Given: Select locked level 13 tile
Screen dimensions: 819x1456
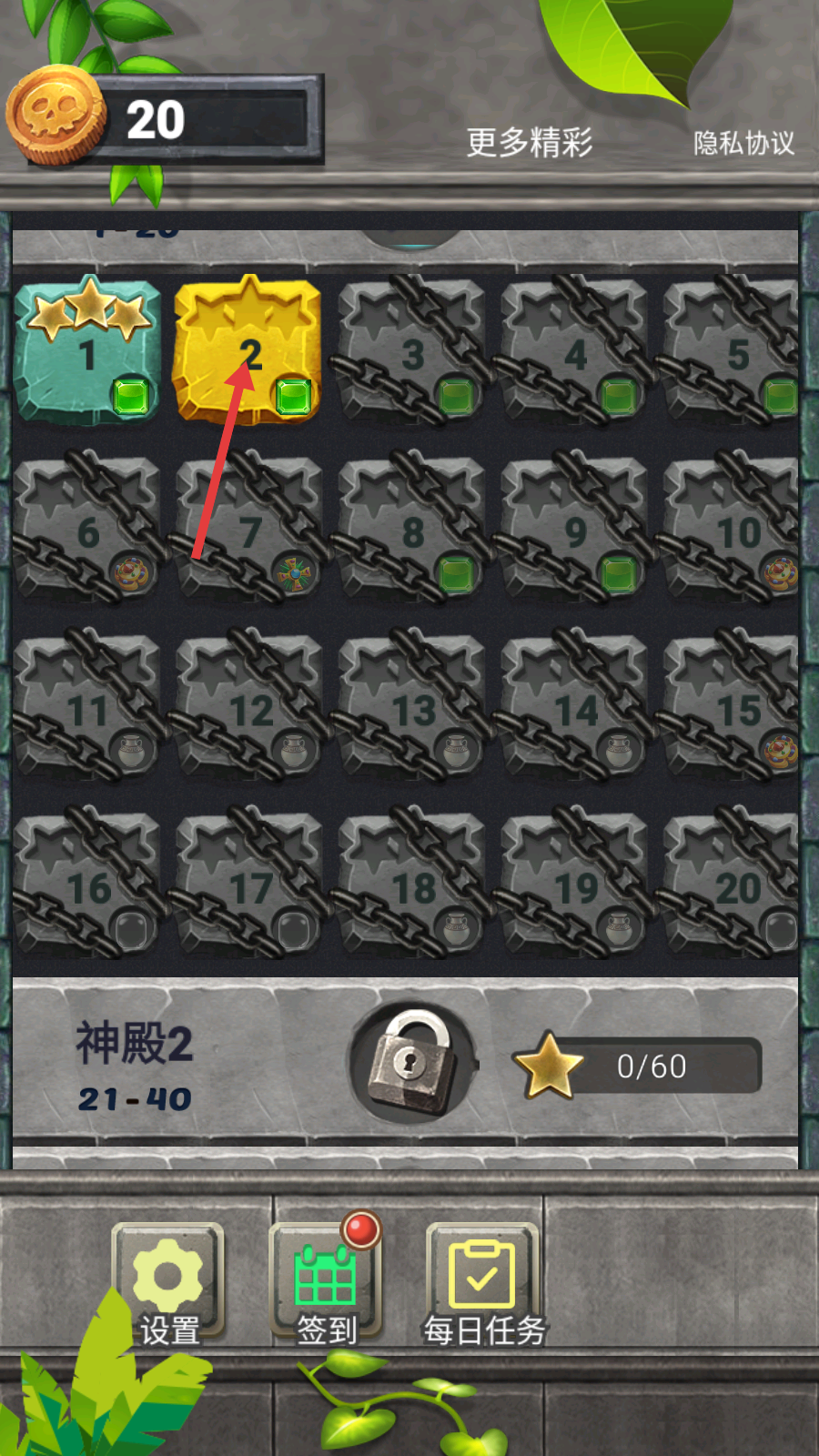Looking at the screenshot, I should [411, 708].
